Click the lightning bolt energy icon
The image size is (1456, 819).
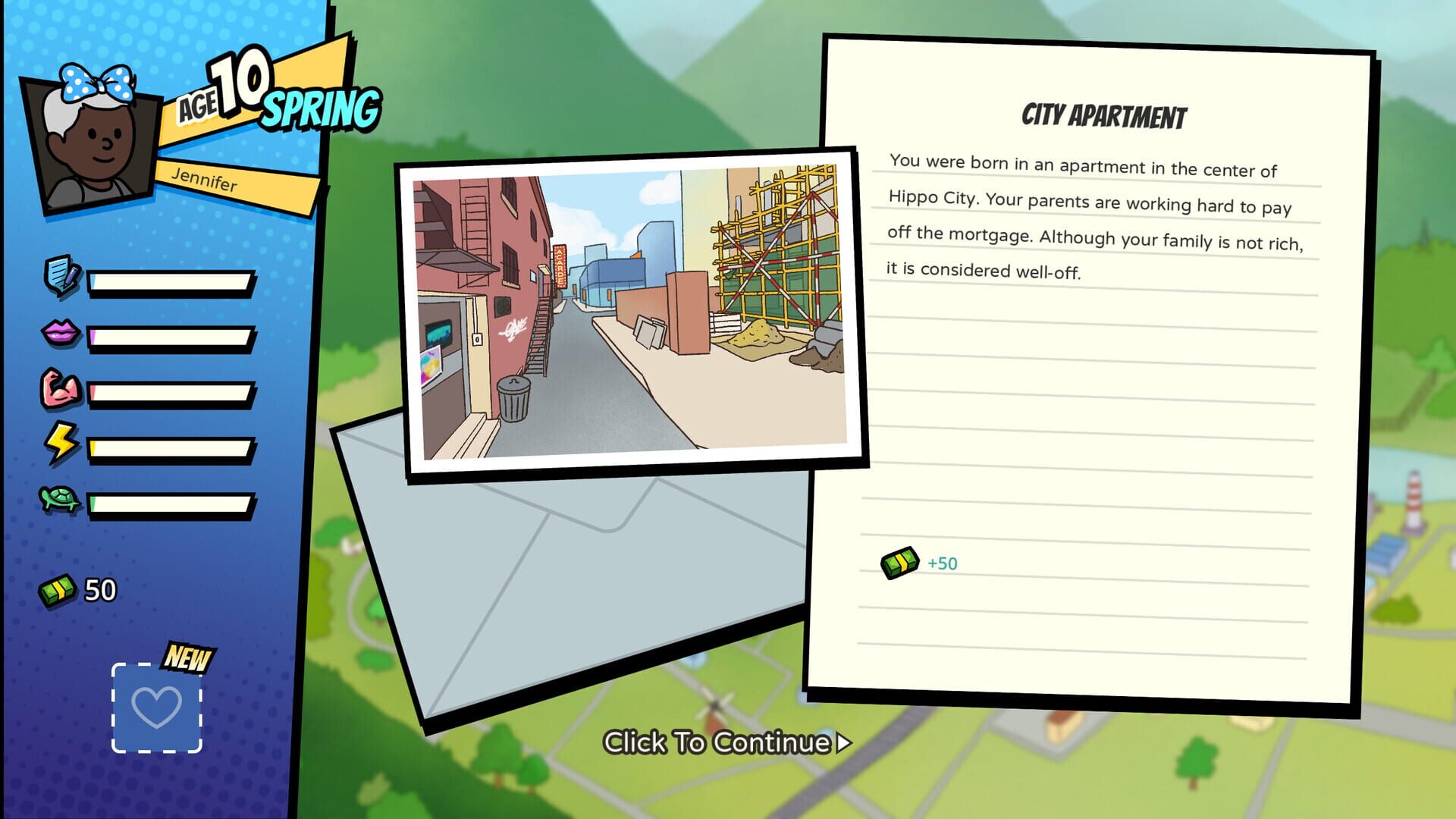pyautogui.click(x=61, y=441)
